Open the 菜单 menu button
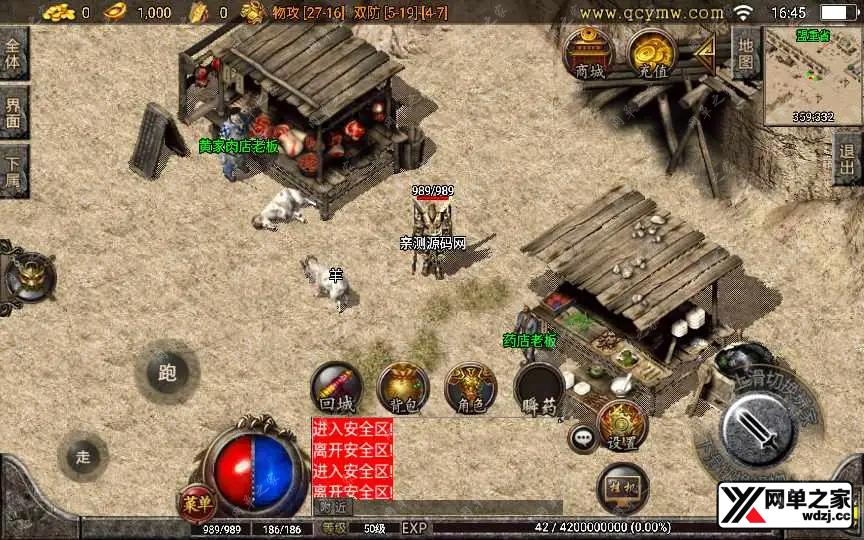 (x=195, y=499)
